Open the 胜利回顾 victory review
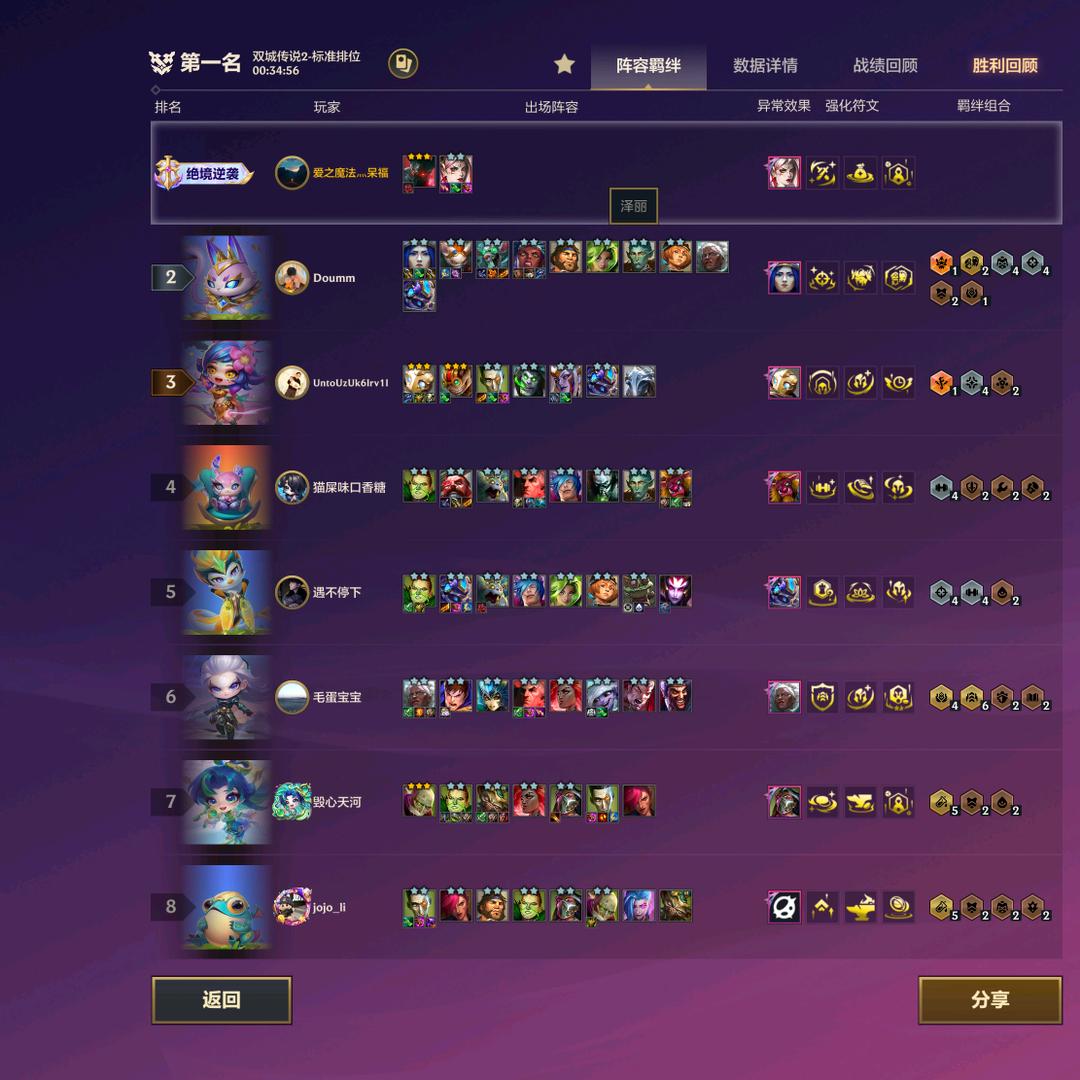 tap(1005, 66)
